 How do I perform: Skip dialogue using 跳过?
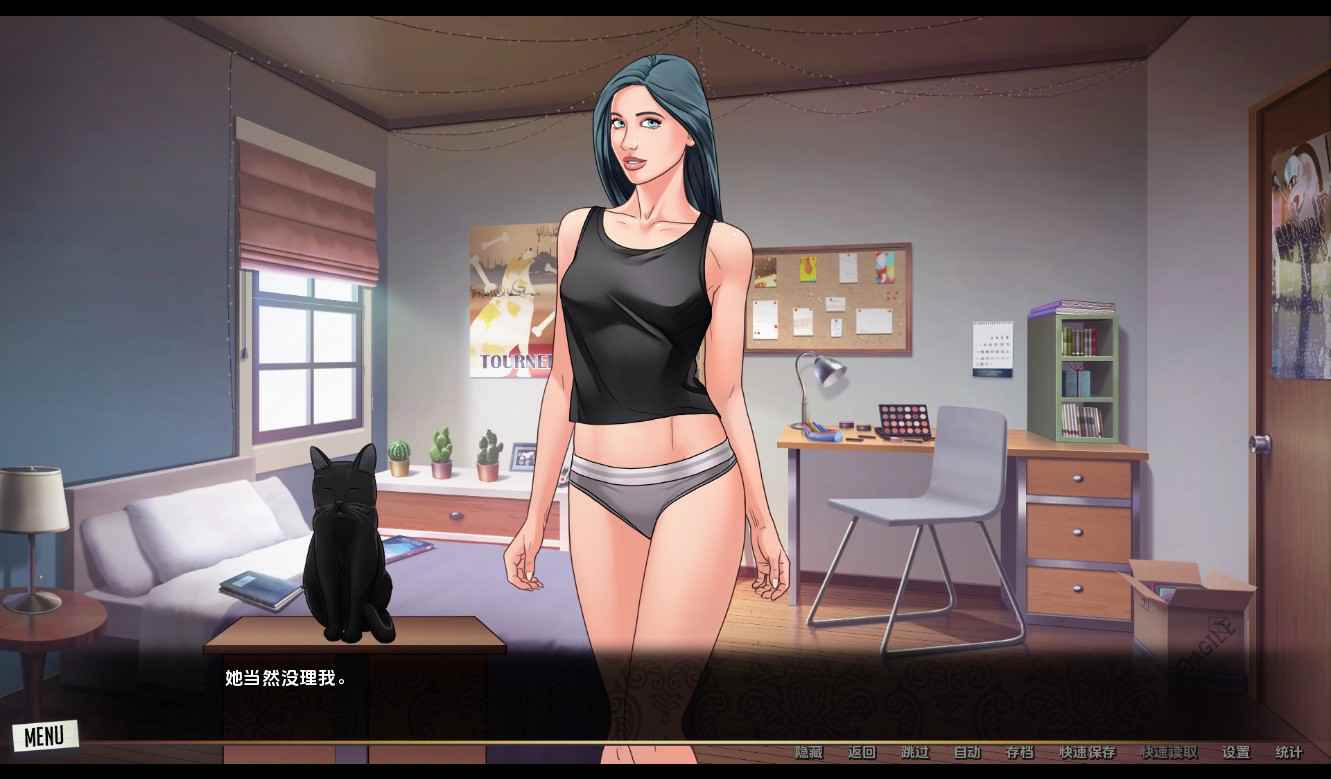click(914, 752)
